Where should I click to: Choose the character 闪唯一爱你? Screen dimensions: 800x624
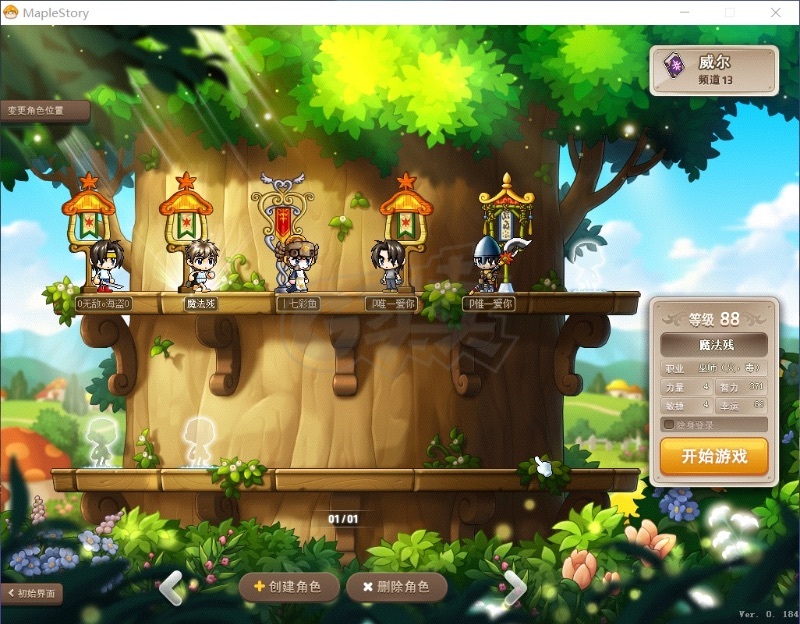[389, 265]
